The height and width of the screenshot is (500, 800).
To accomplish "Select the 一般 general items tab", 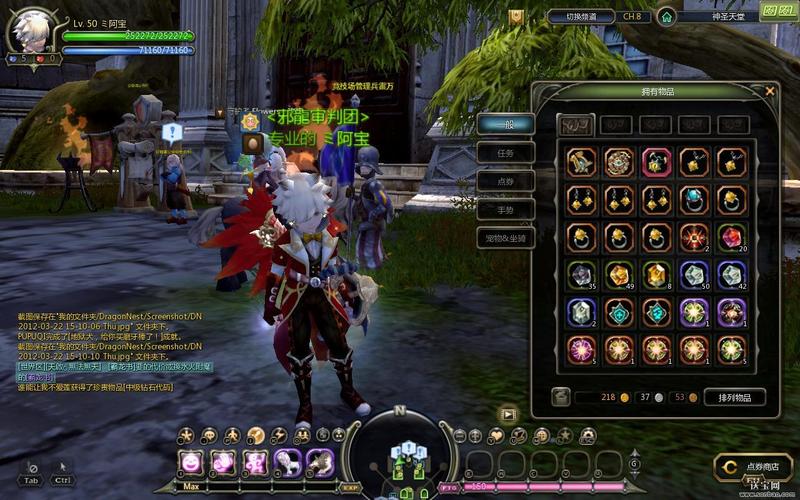I will click(x=505, y=124).
